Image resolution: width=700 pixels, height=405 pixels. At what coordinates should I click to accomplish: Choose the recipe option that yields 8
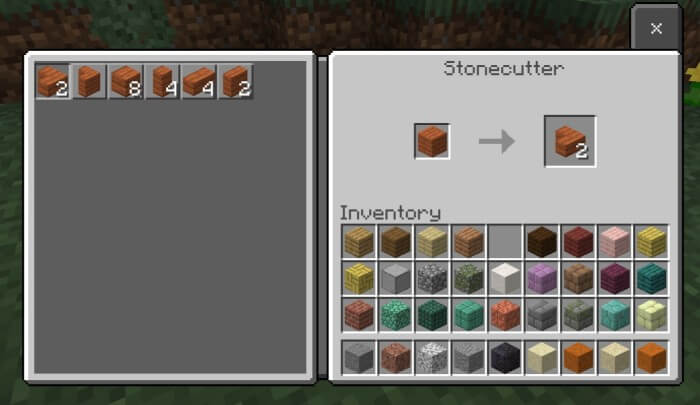point(126,81)
